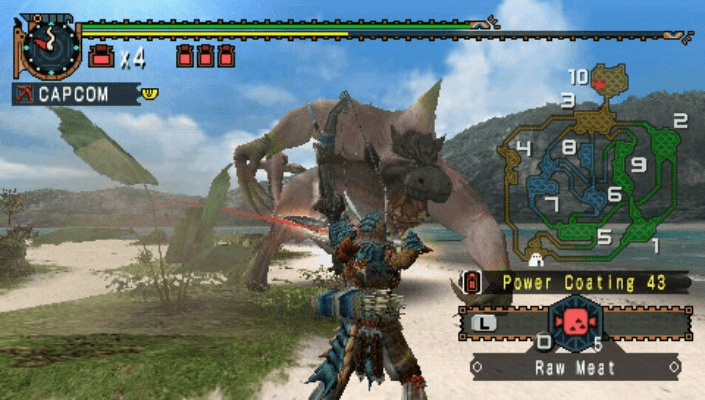Select area 7 on the minimap
This screenshot has height=400, width=705.
pos(551,204)
